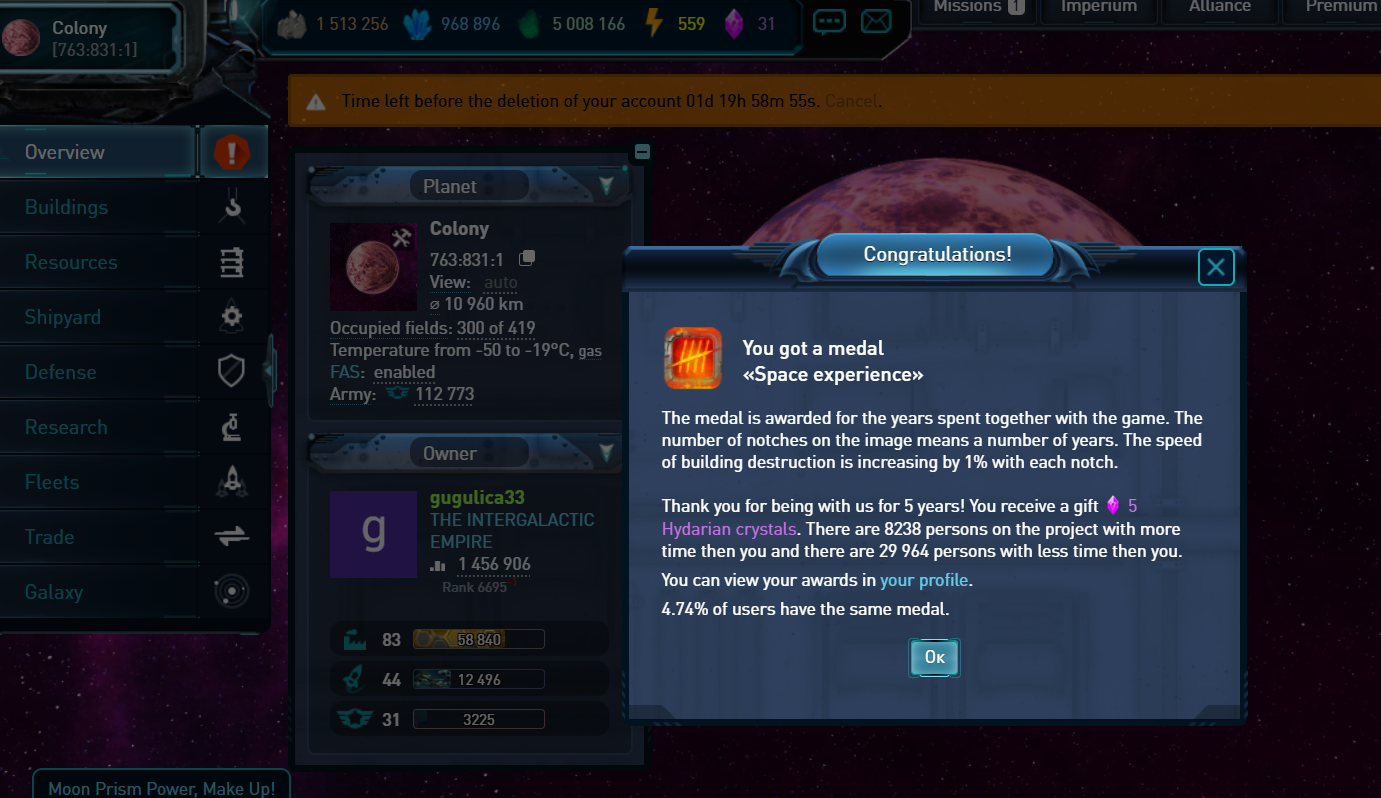The image size is (1381, 798).
Task: Show the Fleets menu
Action: pyautogui.click(x=52, y=482)
